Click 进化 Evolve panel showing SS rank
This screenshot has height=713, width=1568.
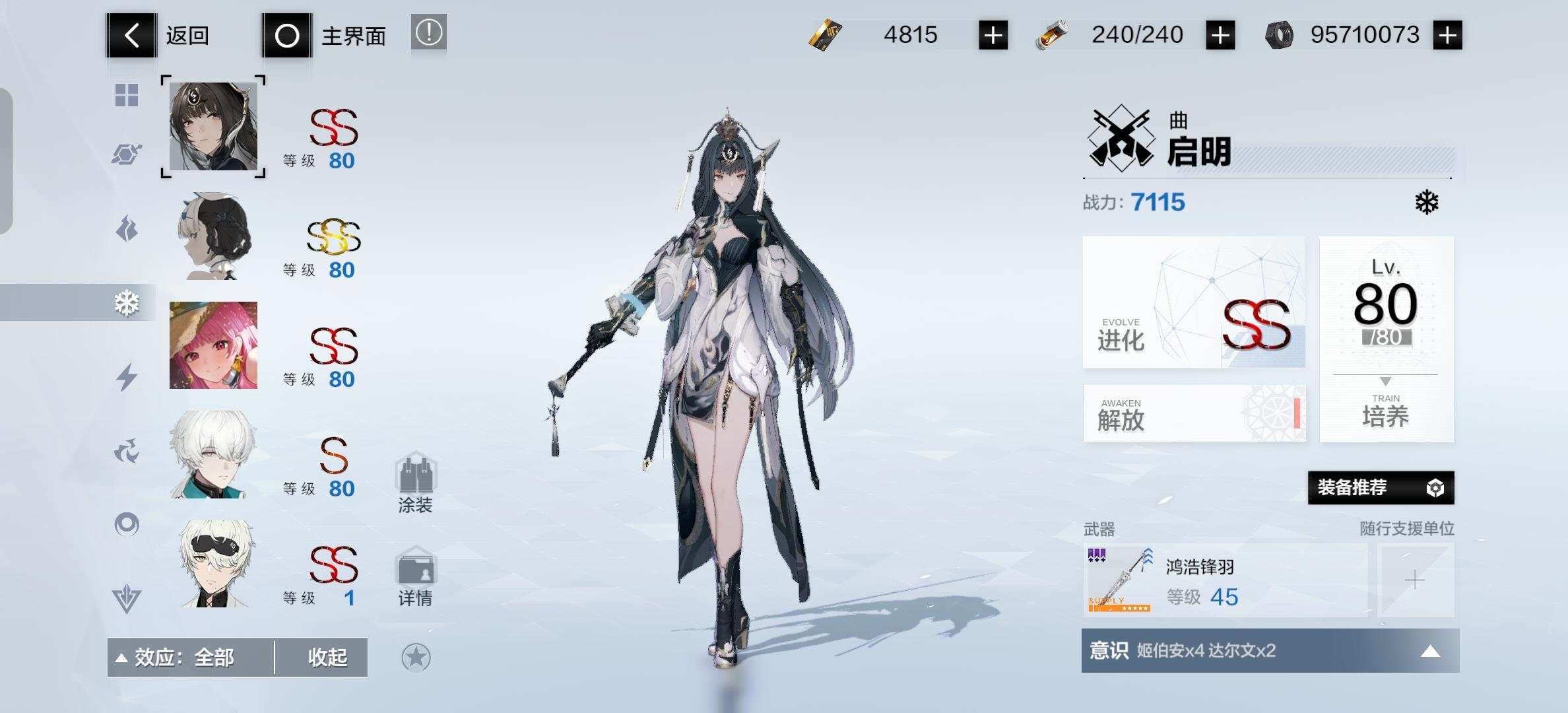1194,304
